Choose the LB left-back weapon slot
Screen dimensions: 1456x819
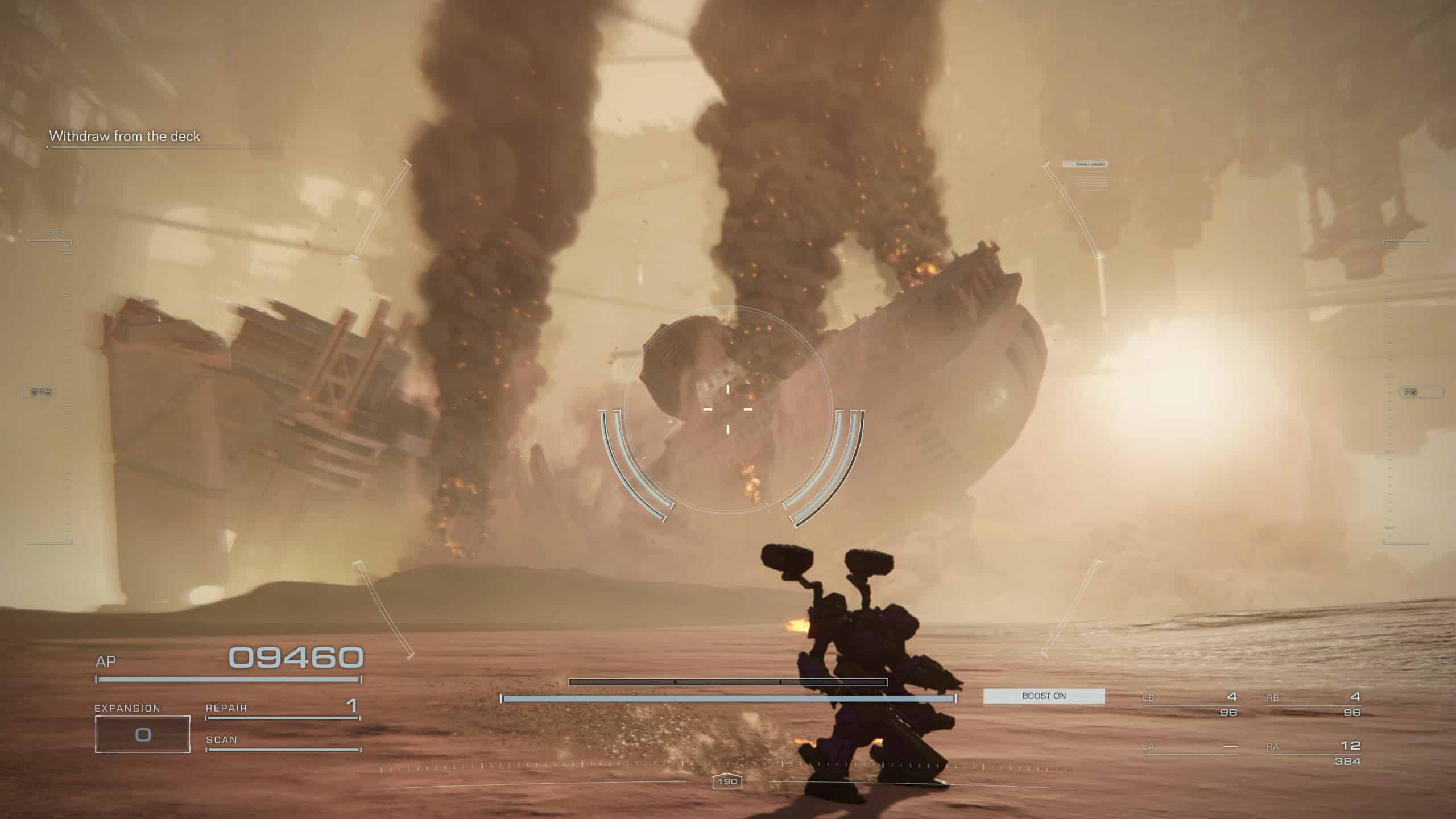click(x=1190, y=704)
